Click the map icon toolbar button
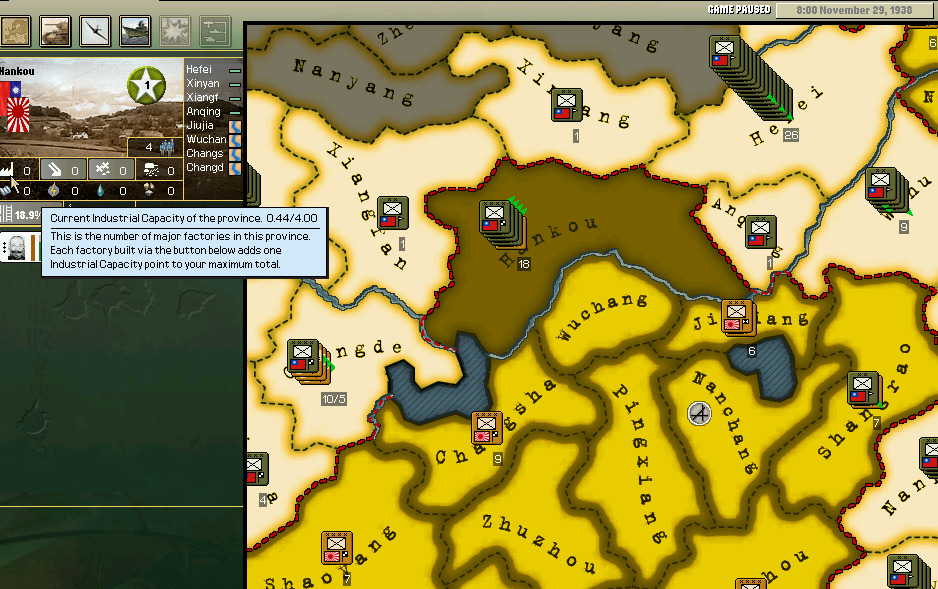Image resolution: width=938 pixels, height=589 pixels. point(15,31)
